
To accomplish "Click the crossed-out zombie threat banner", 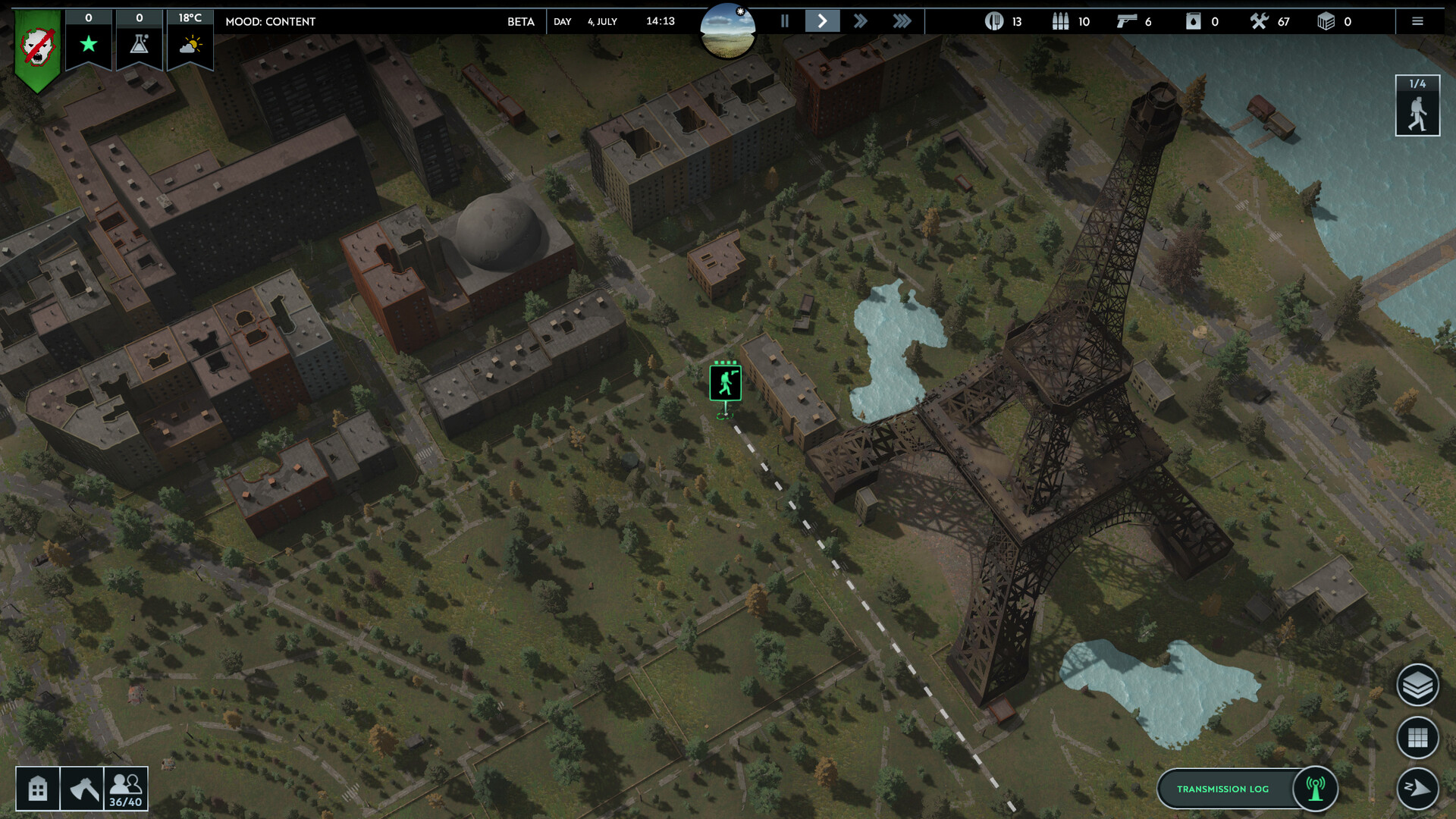I will 37,49.
